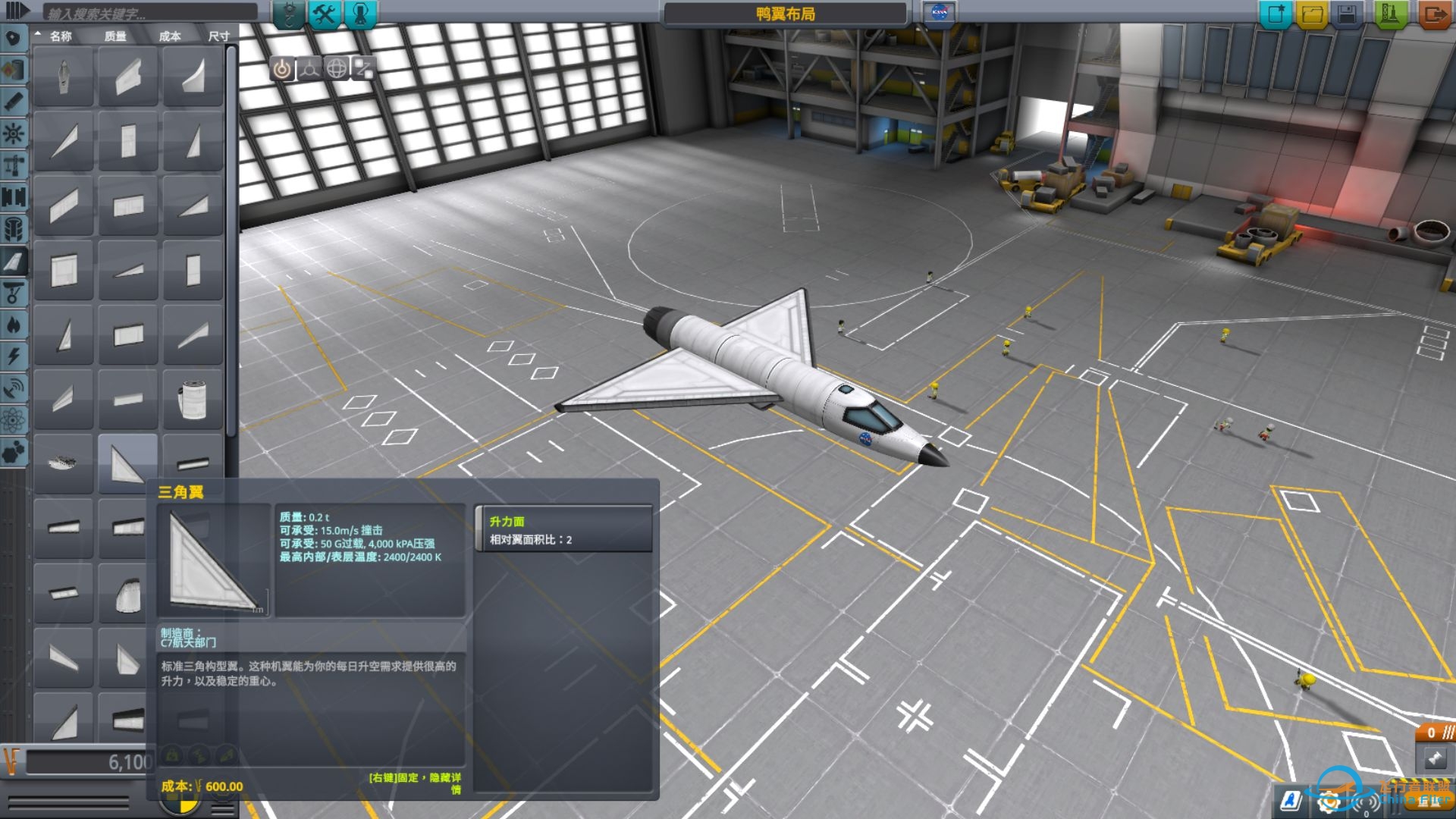Start a new craft with the teal button

tap(1276, 14)
